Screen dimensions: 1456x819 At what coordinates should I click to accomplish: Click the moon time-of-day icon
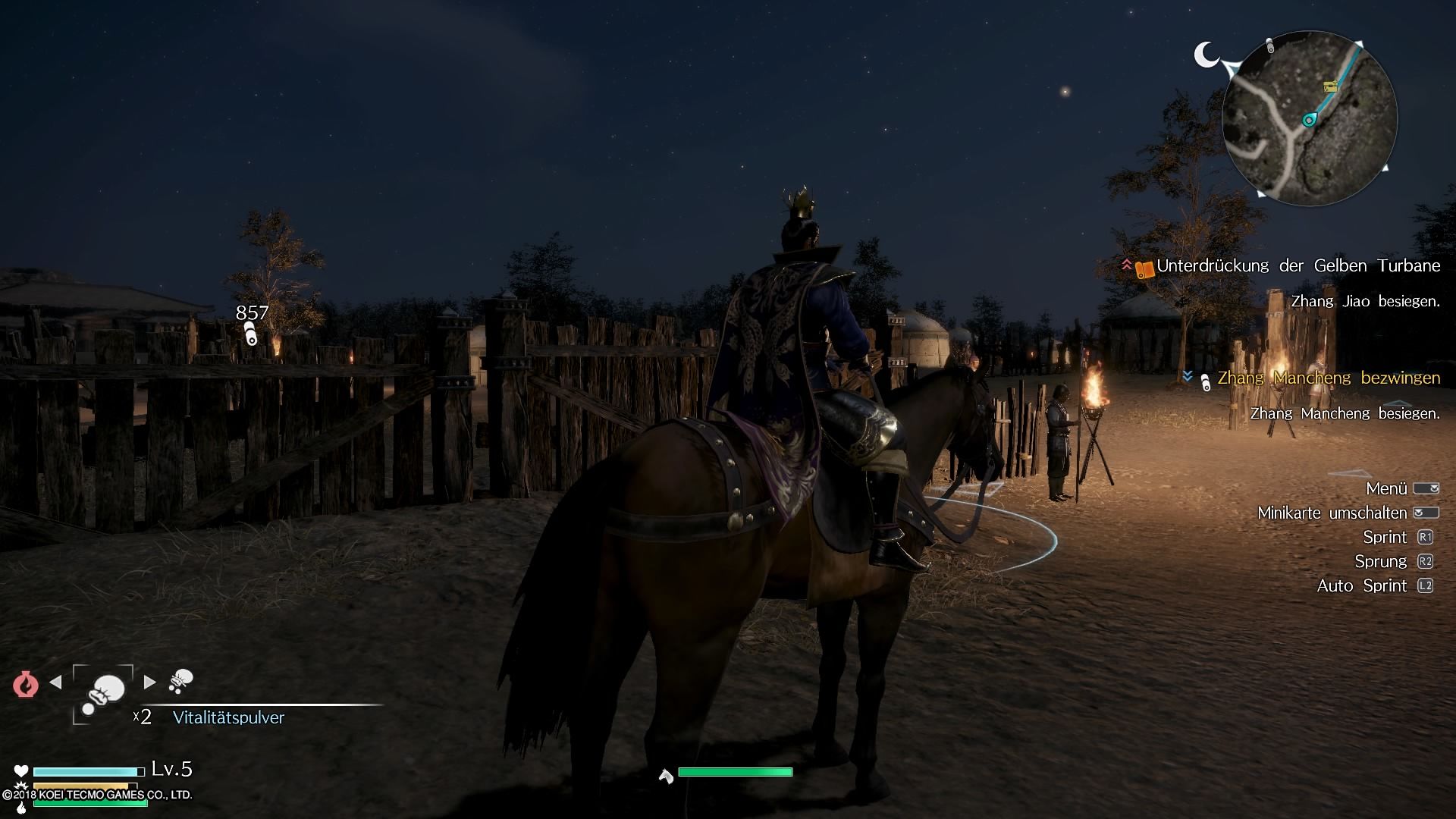pos(1206,55)
